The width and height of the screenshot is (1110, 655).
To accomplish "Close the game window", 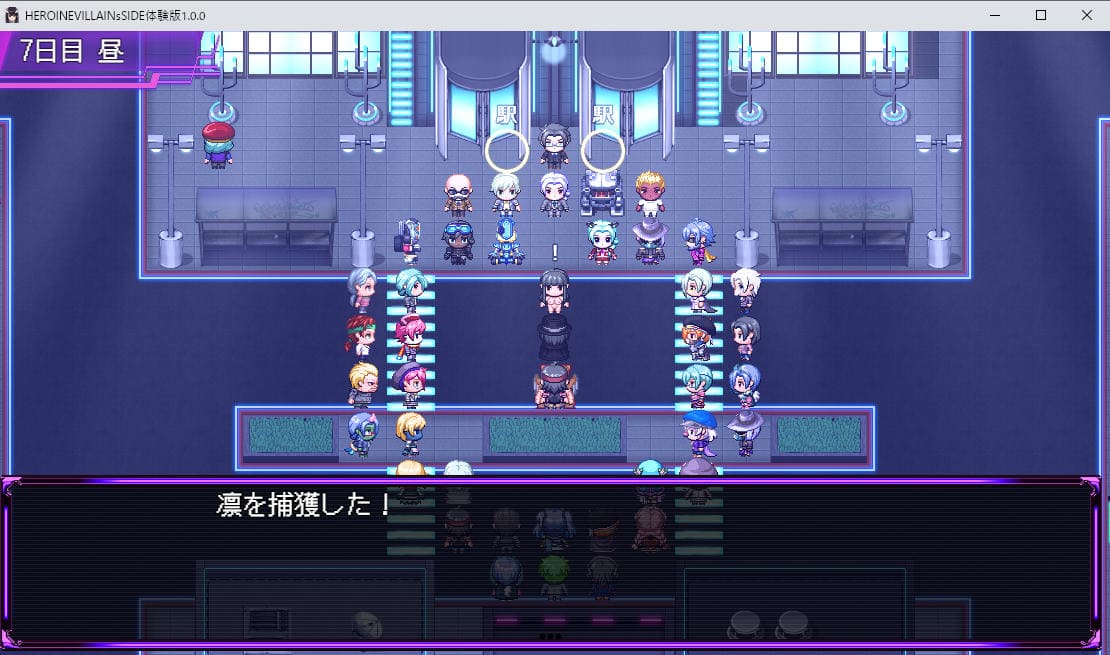I will 1087,15.
